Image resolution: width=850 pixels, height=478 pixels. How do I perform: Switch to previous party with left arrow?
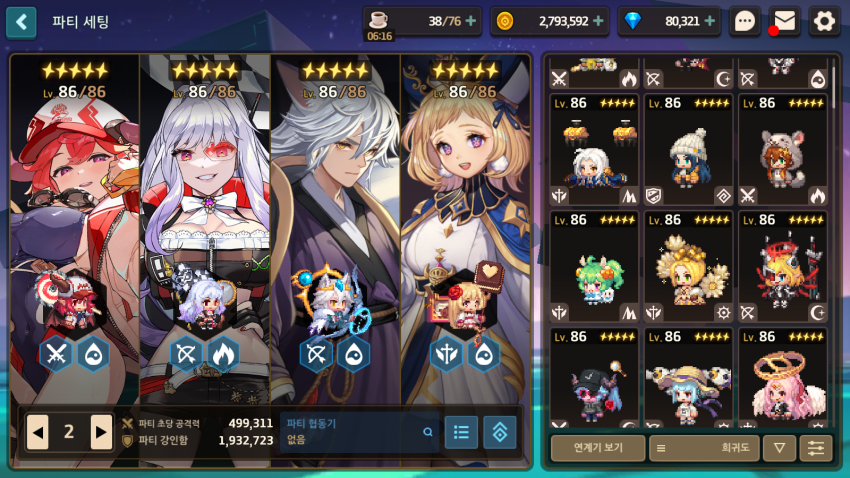click(38, 432)
